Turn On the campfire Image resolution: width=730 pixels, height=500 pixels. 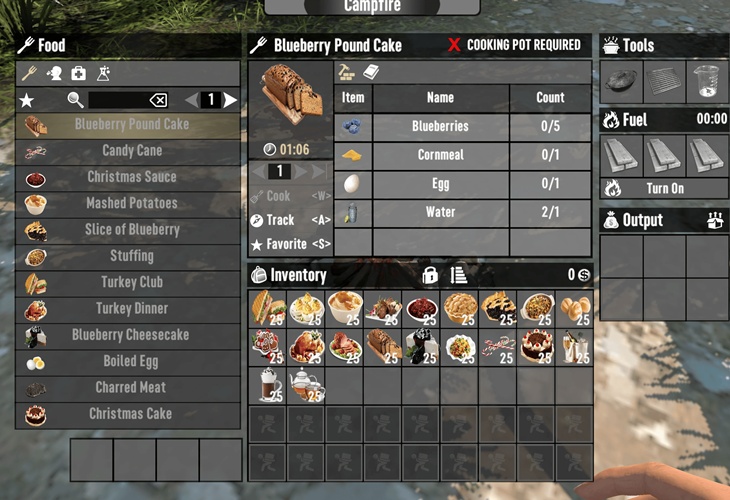pyautogui.click(x=664, y=189)
